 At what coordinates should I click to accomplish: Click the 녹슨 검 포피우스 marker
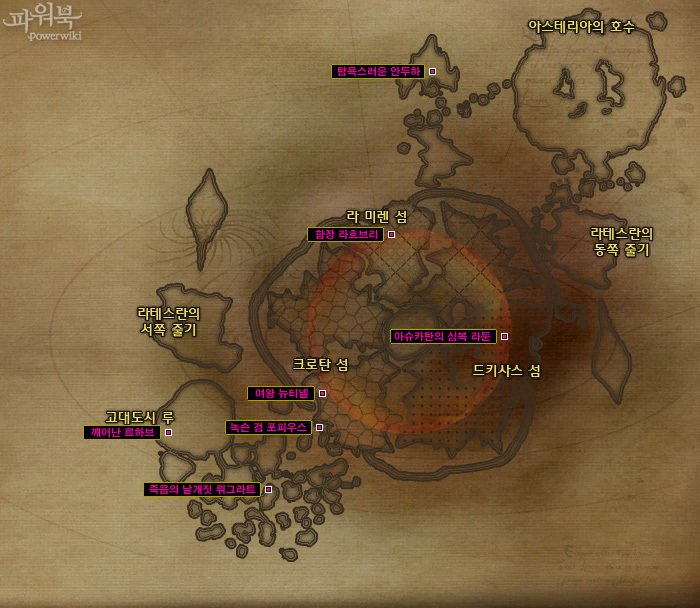click(319, 428)
